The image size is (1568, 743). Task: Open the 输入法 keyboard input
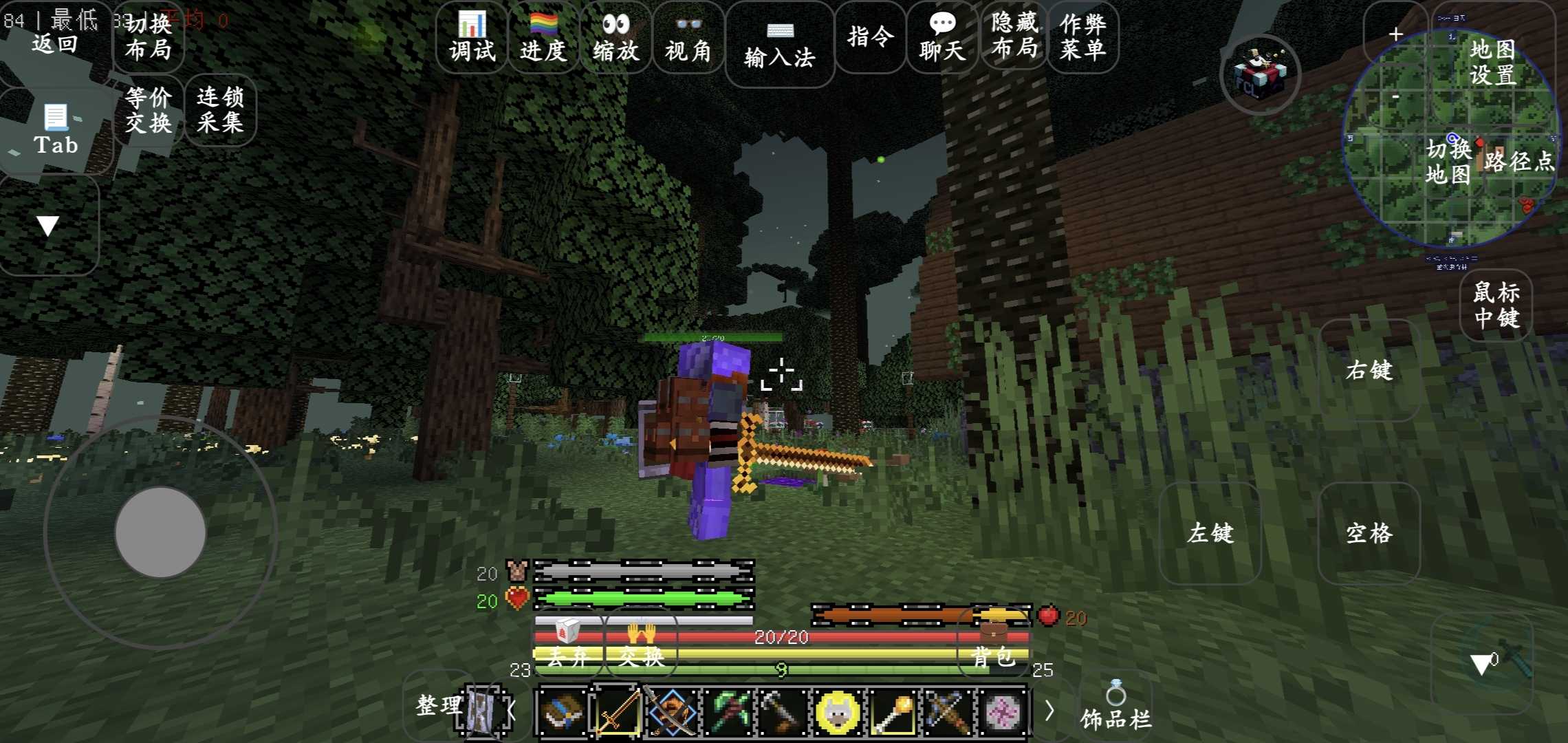tap(779, 45)
